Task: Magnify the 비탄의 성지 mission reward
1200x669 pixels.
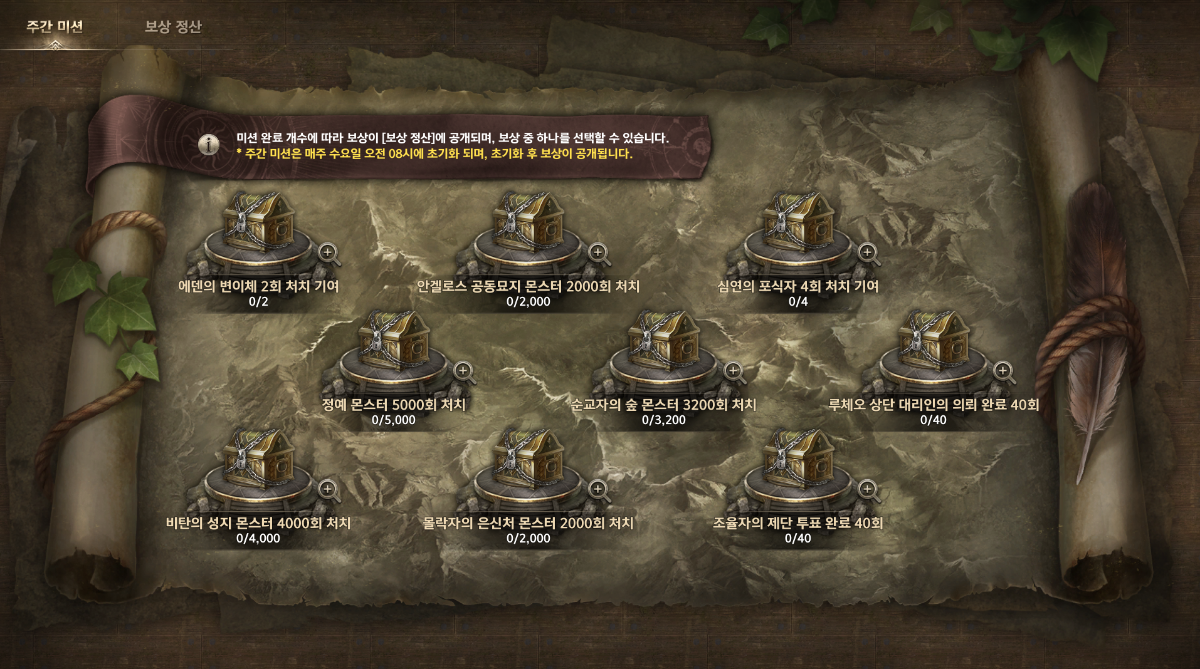Action: point(328,490)
